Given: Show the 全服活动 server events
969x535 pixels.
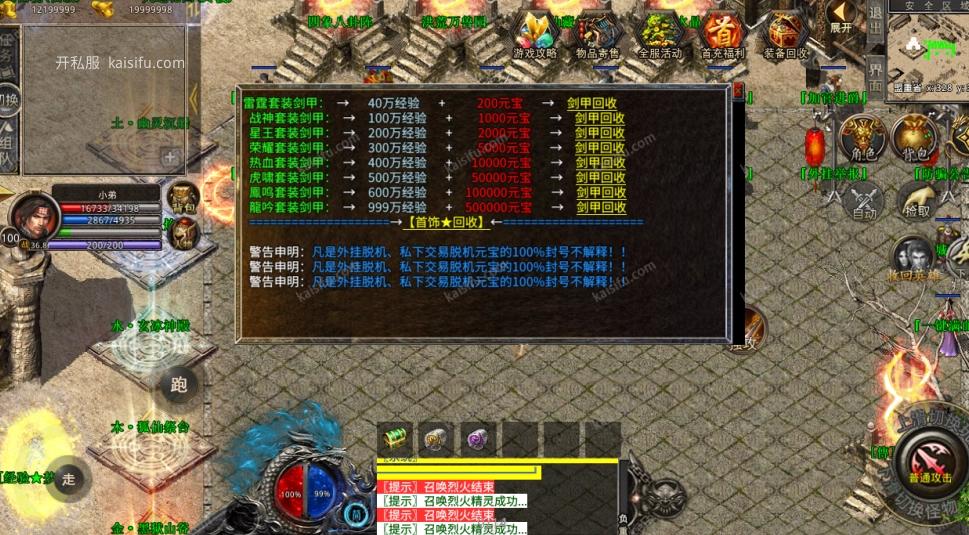Looking at the screenshot, I should [660, 36].
